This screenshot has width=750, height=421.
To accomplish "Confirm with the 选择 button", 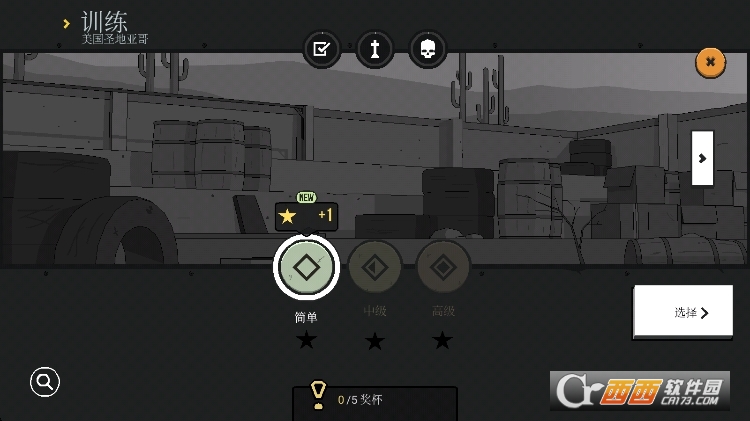I will (x=690, y=312).
